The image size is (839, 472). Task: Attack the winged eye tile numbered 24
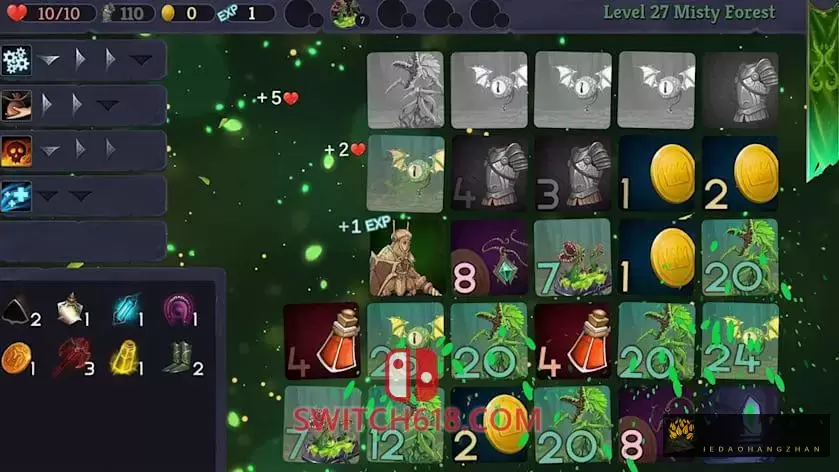(x=740, y=342)
